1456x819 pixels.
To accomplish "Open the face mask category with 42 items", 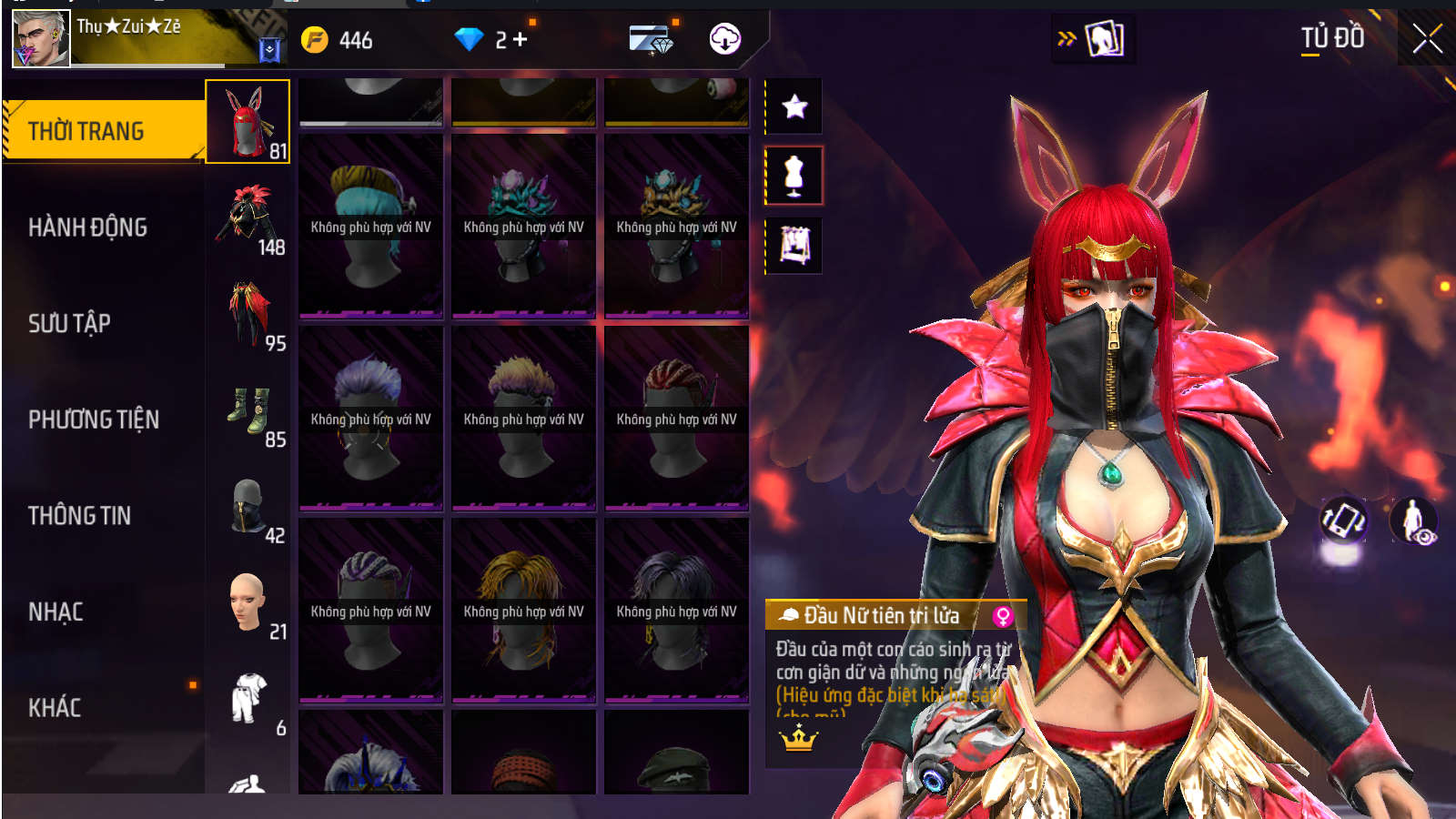I will pyautogui.click(x=248, y=508).
